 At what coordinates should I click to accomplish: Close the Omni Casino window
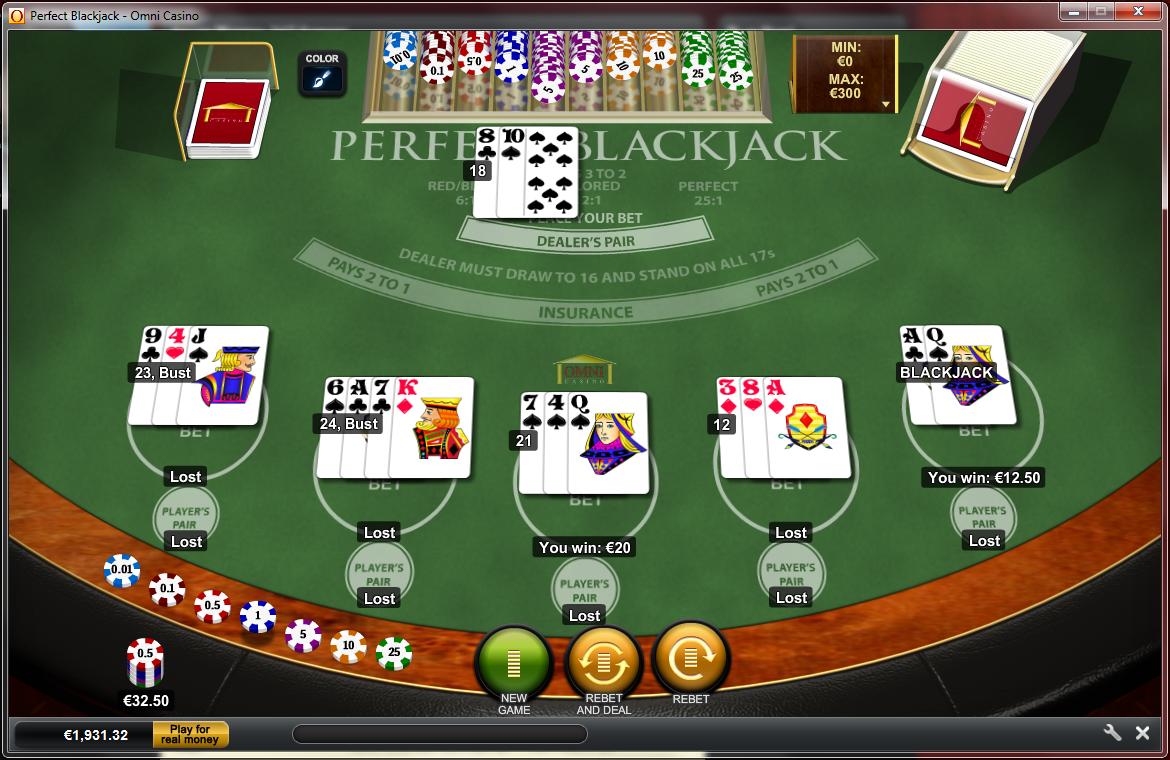1139,12
